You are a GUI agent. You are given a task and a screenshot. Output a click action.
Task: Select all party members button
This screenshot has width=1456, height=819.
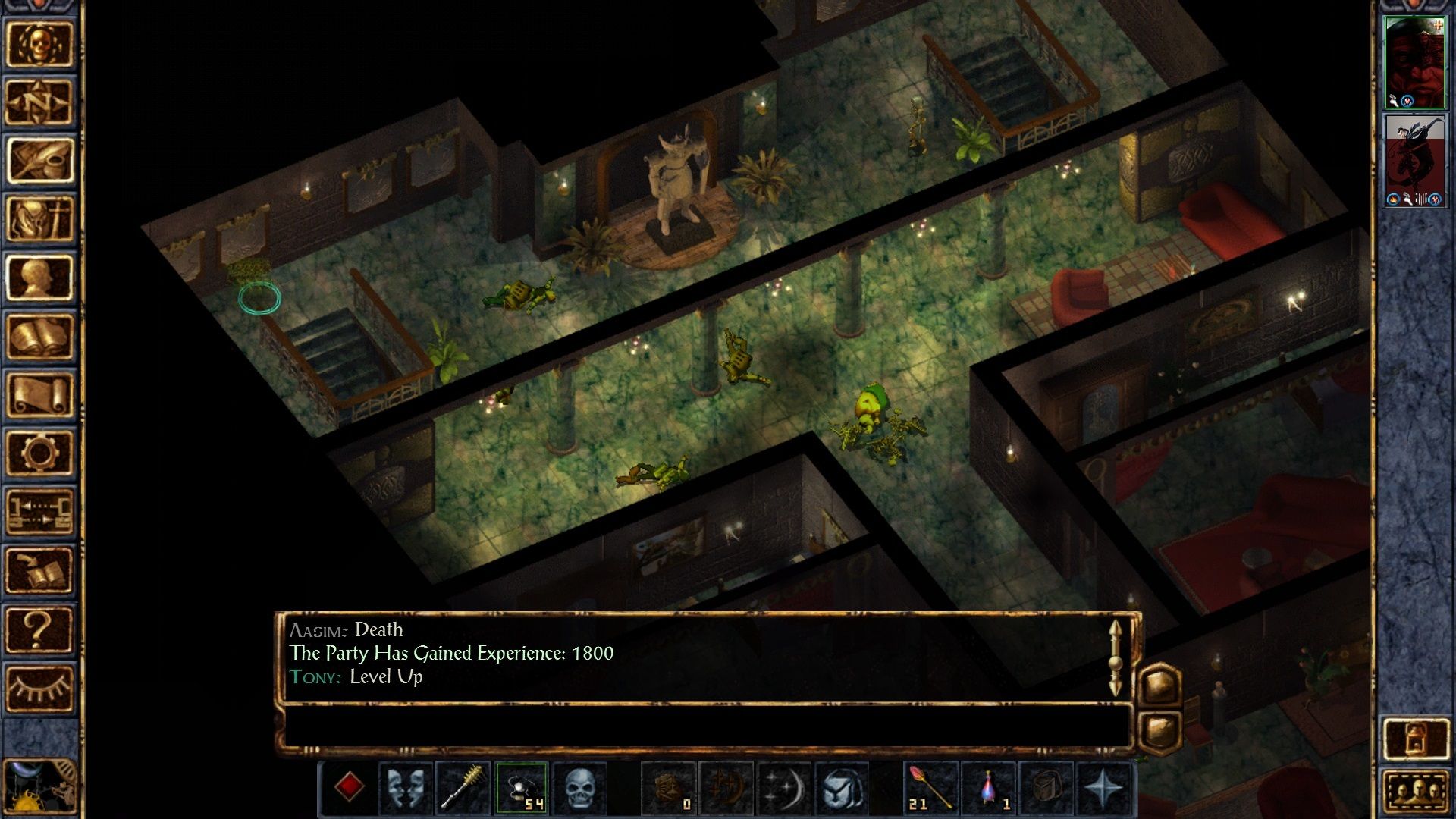1415,792
